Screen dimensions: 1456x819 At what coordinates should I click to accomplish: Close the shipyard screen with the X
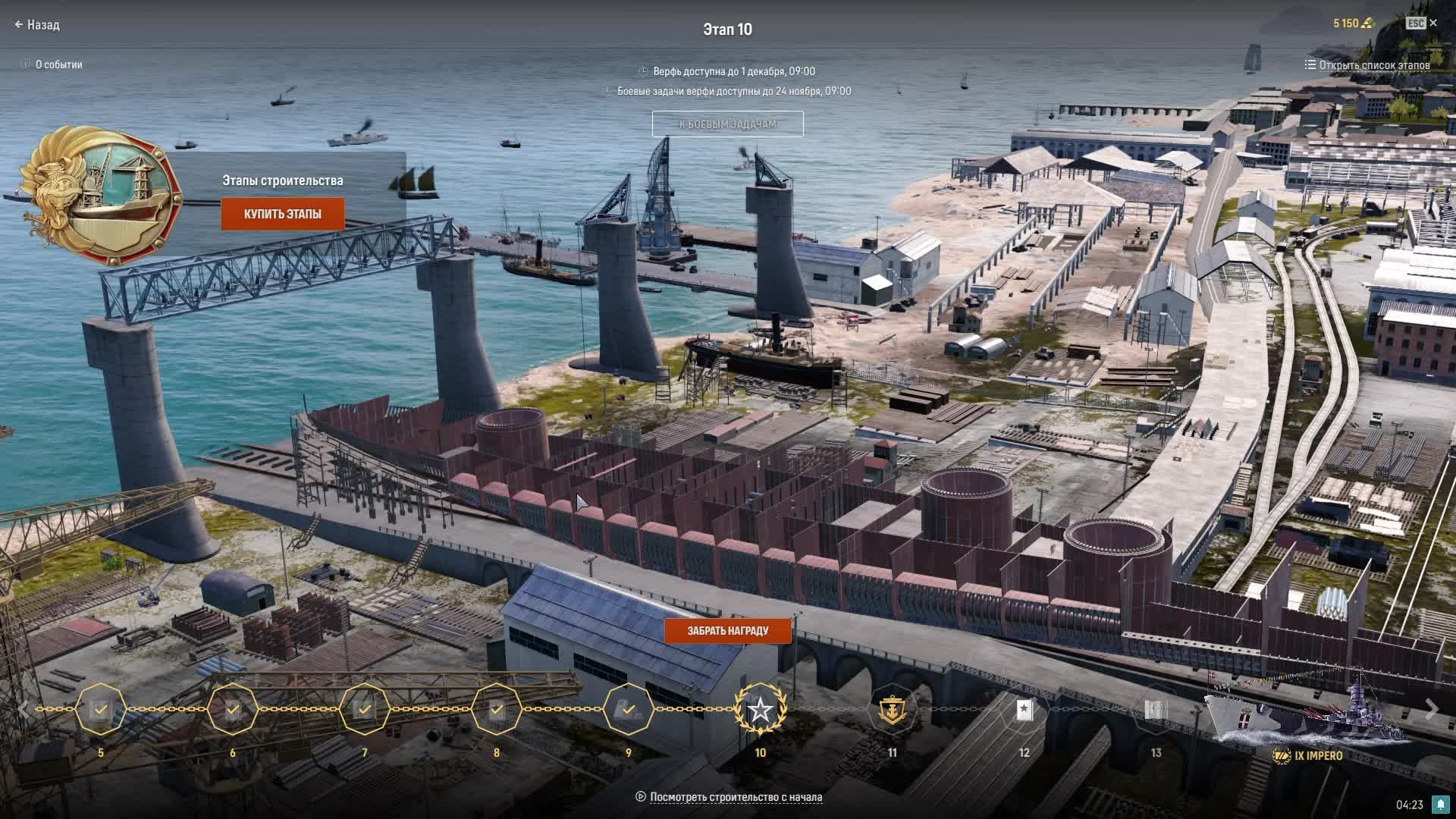click(1432, 24)
